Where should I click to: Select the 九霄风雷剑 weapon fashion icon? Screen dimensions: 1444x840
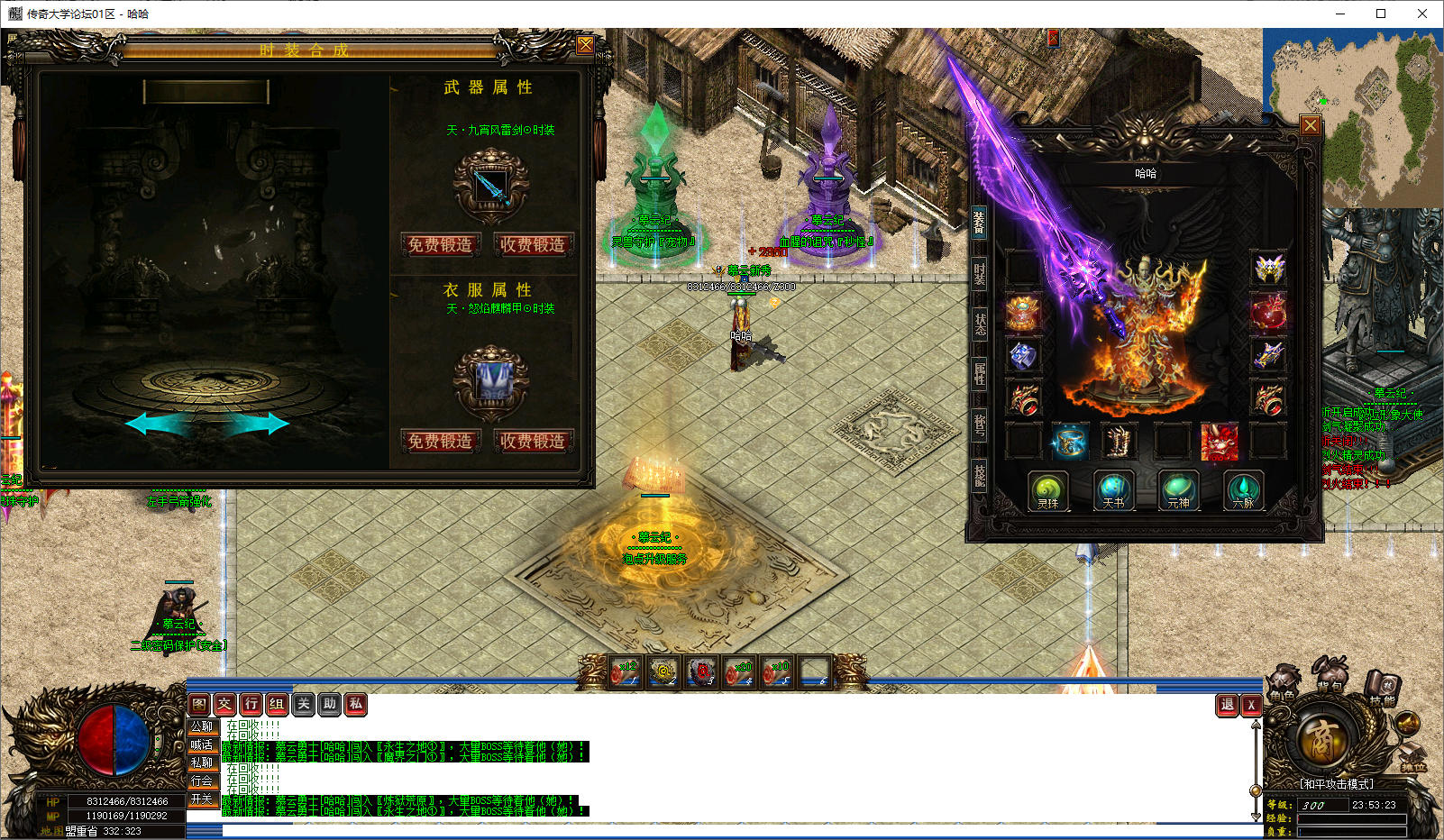tap(490, 186)
